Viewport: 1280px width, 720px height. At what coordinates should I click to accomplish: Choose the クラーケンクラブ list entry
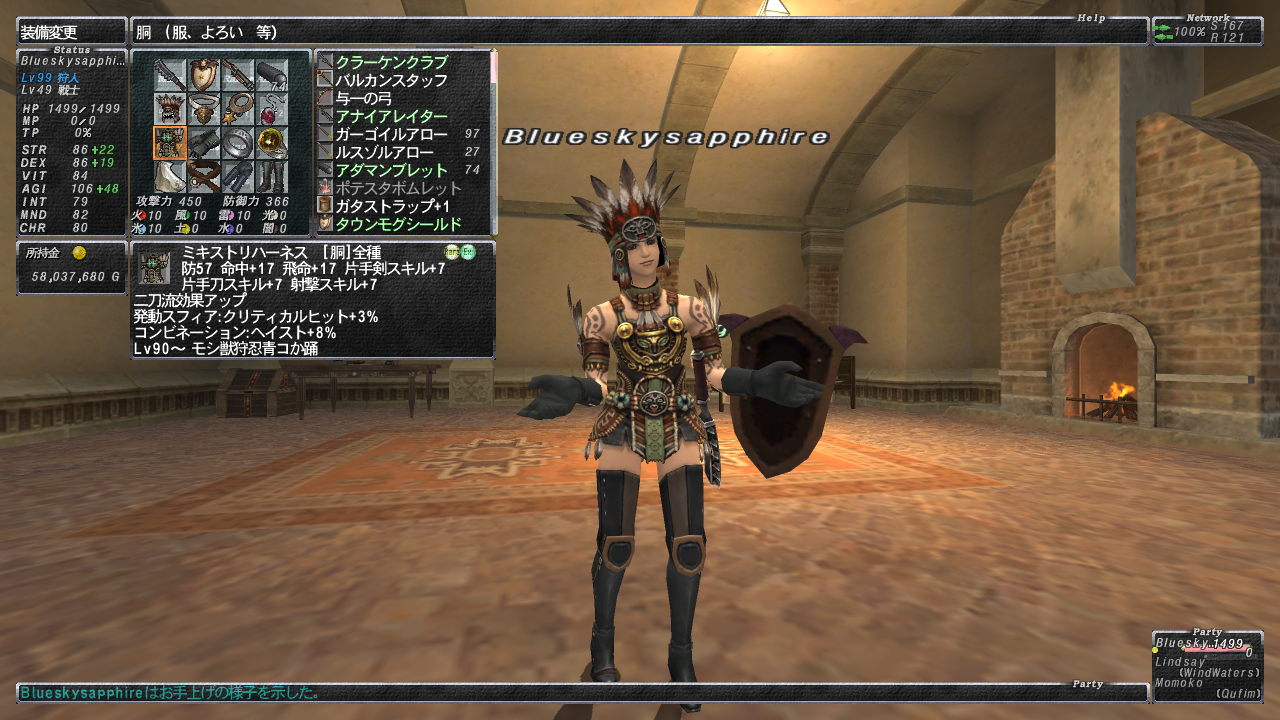[391, 62]
